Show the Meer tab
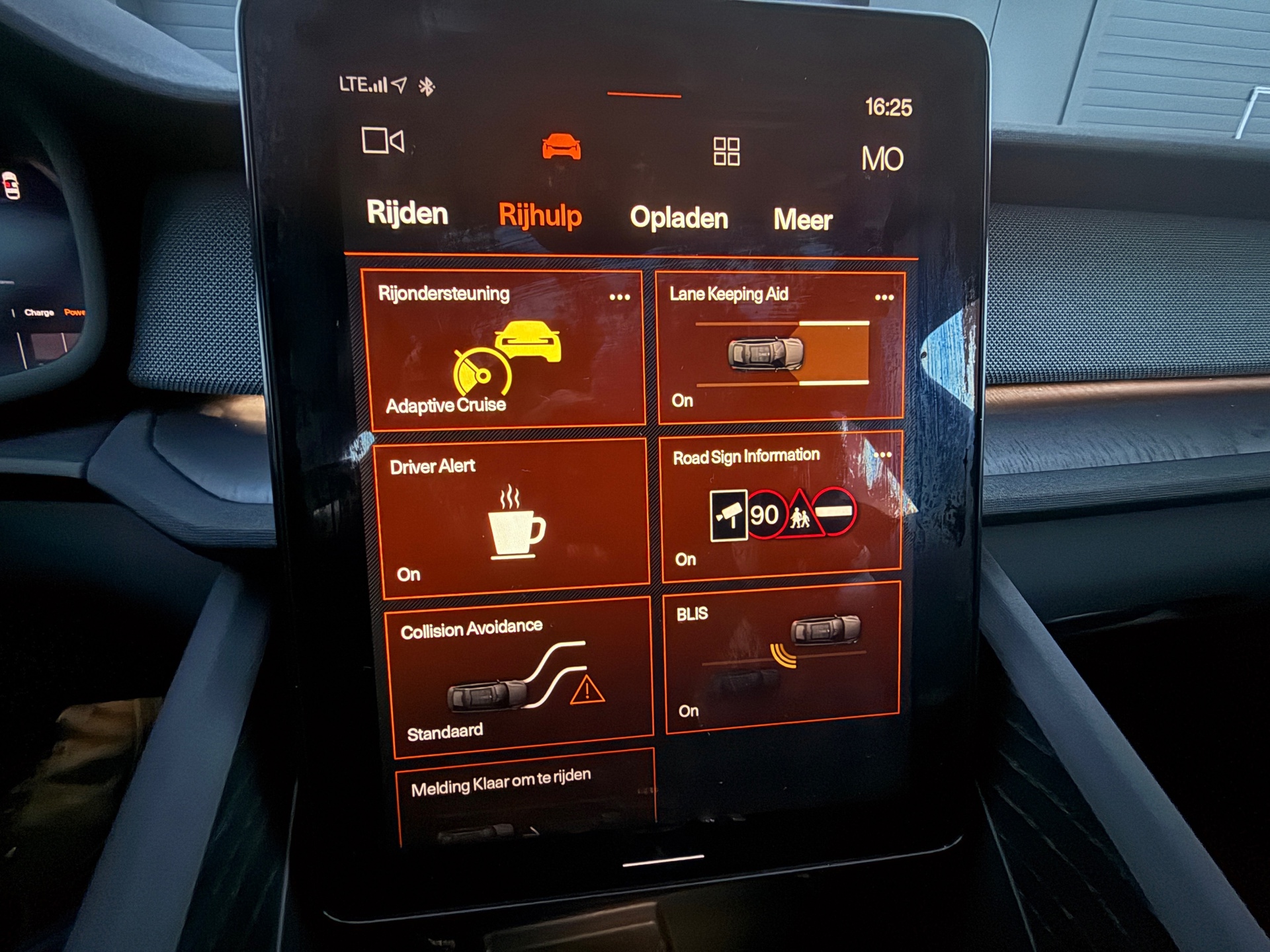1270x952 pixels. click(802, 220)
